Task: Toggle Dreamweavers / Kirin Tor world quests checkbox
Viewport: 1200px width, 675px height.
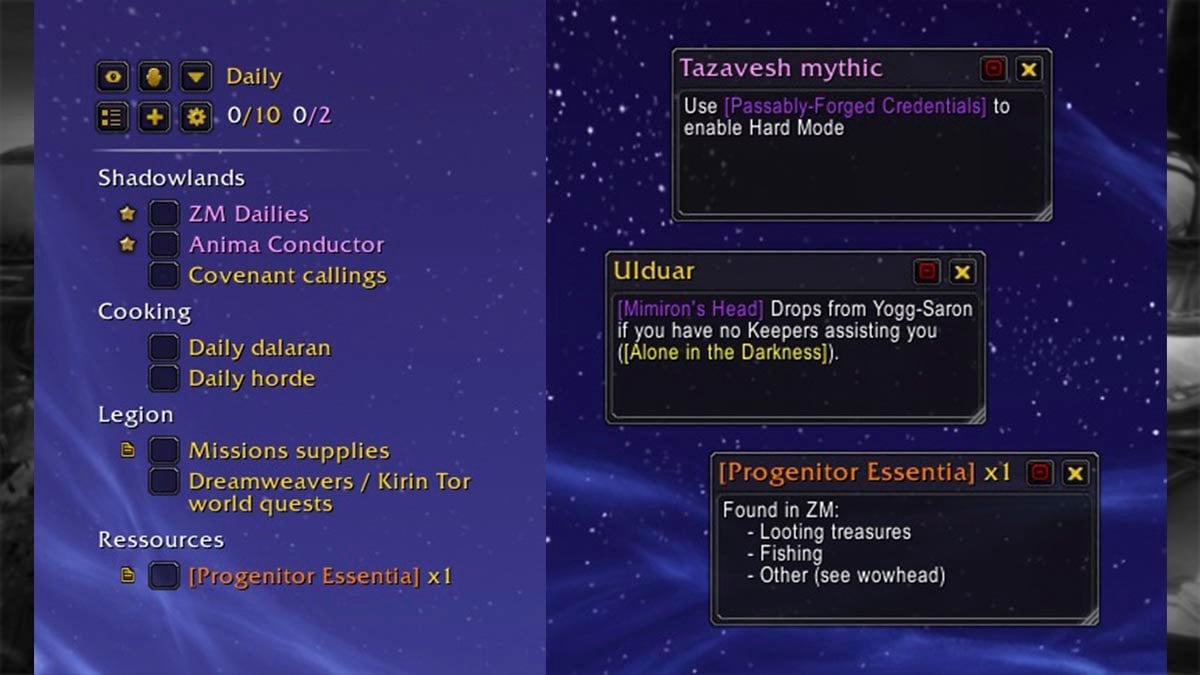Action: tap(164, 481)
